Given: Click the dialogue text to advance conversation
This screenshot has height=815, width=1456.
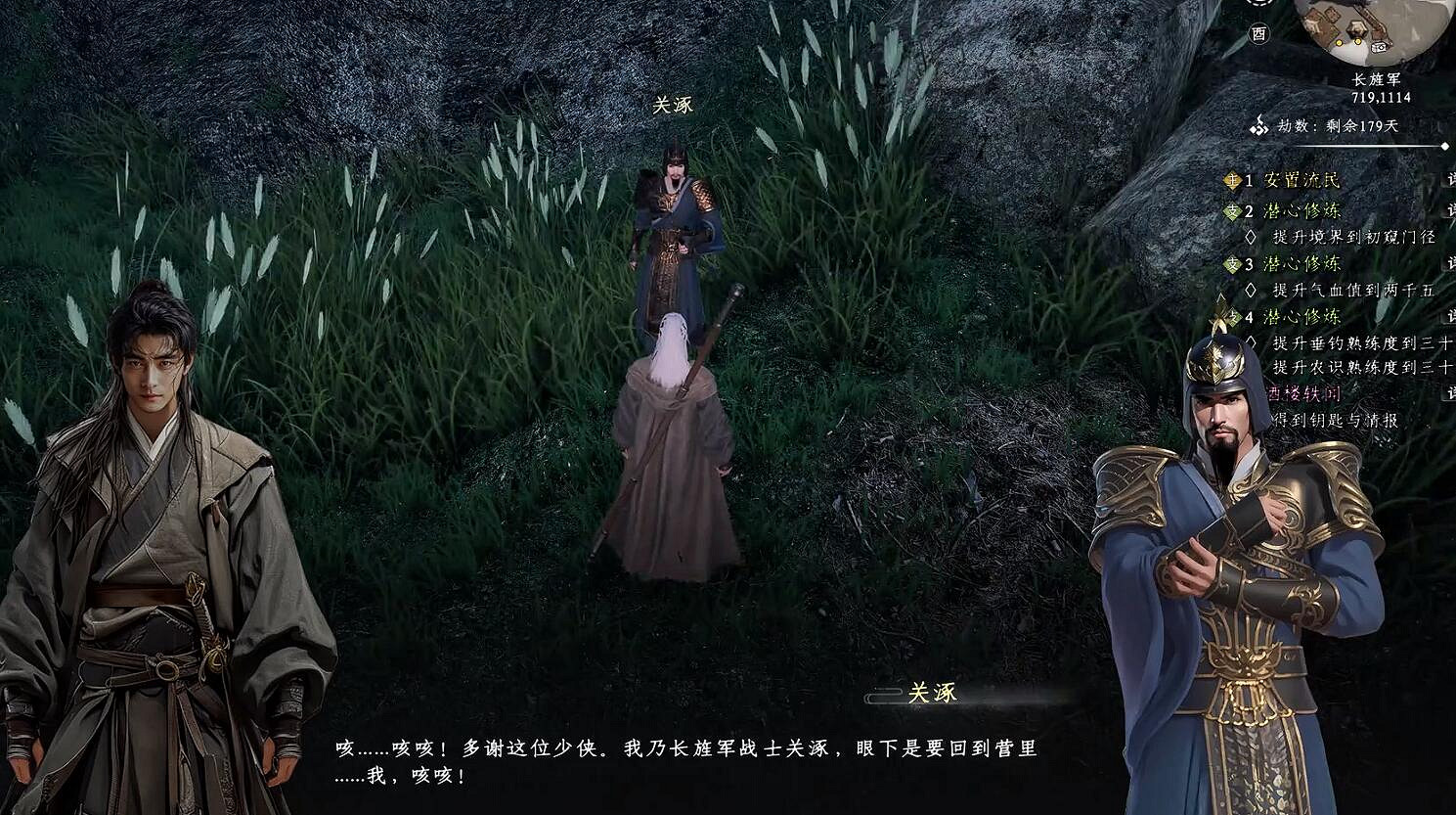Looking at the screenshot, I should point(684,758).
